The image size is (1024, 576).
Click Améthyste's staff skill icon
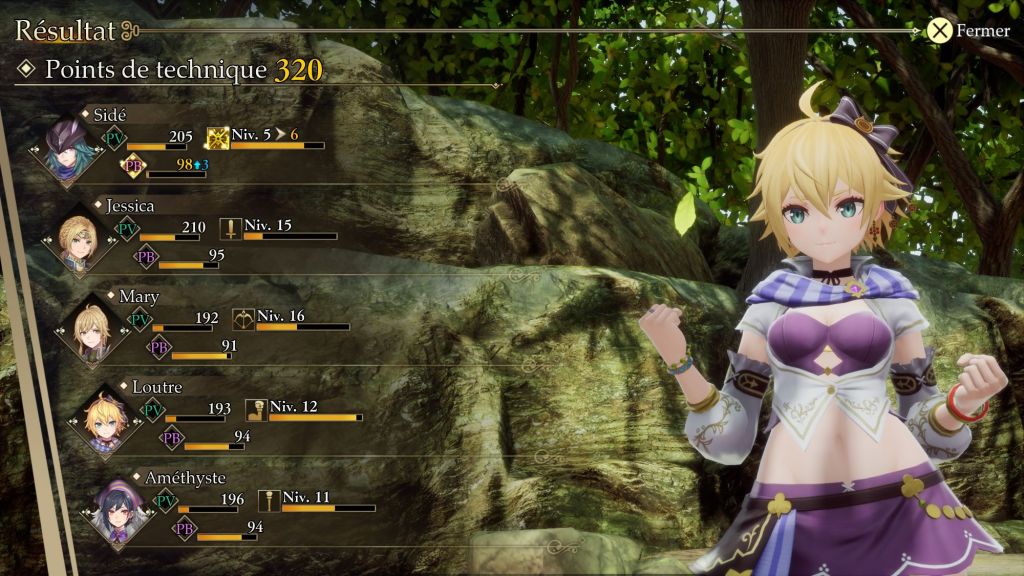[269, 500]
